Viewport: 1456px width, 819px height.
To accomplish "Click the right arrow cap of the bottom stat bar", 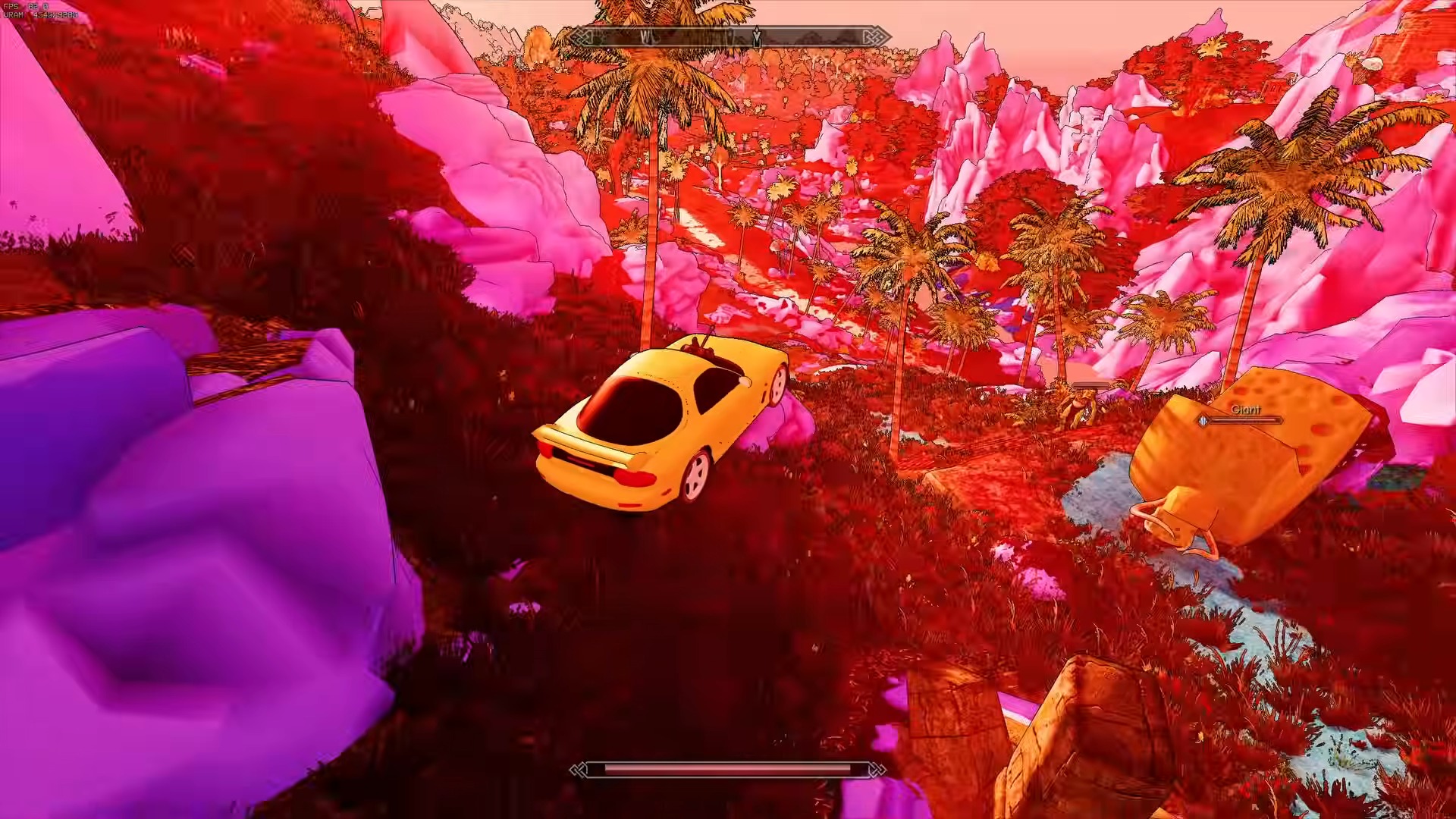I will coord(876,770).
